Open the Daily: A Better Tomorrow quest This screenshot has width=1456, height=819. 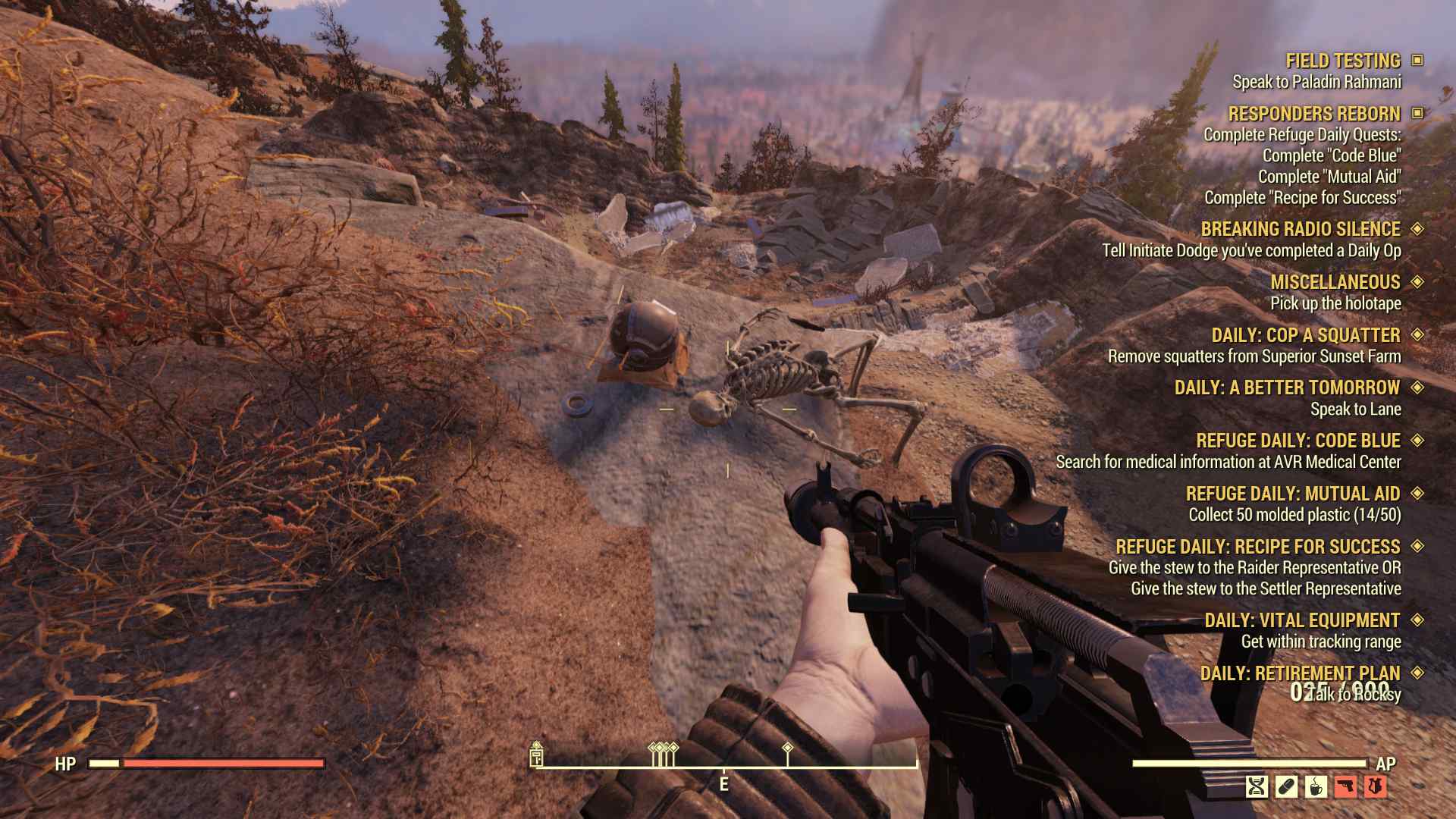(1286, 388)
